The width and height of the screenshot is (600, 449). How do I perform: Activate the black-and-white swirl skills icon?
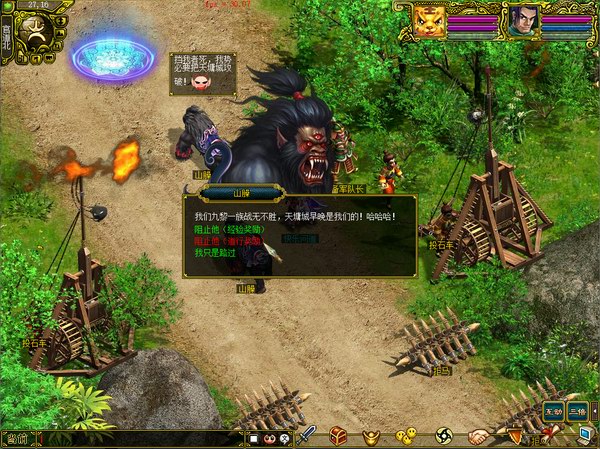444,436
